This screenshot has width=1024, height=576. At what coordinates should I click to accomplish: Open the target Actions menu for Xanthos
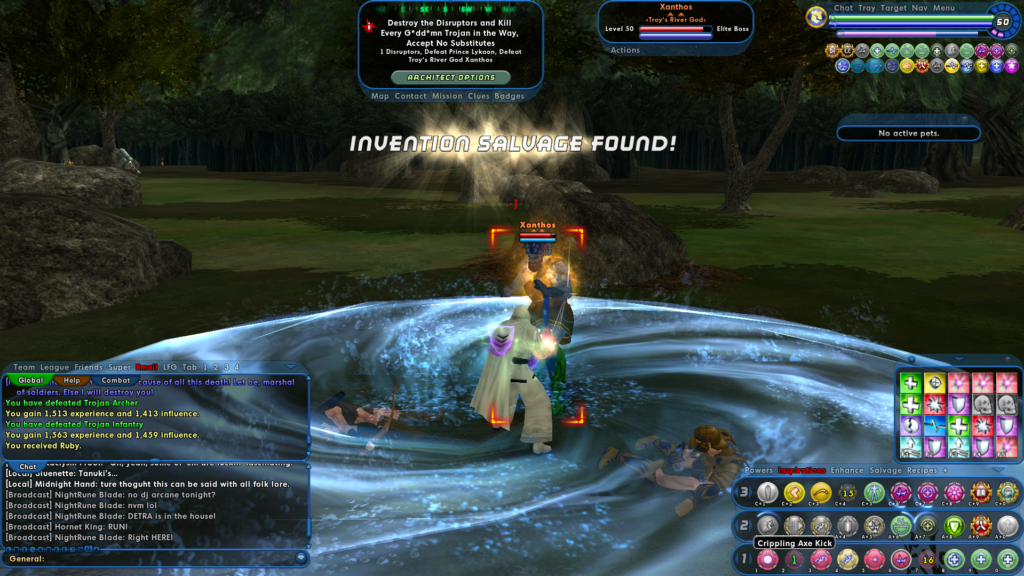click(625, 50)
